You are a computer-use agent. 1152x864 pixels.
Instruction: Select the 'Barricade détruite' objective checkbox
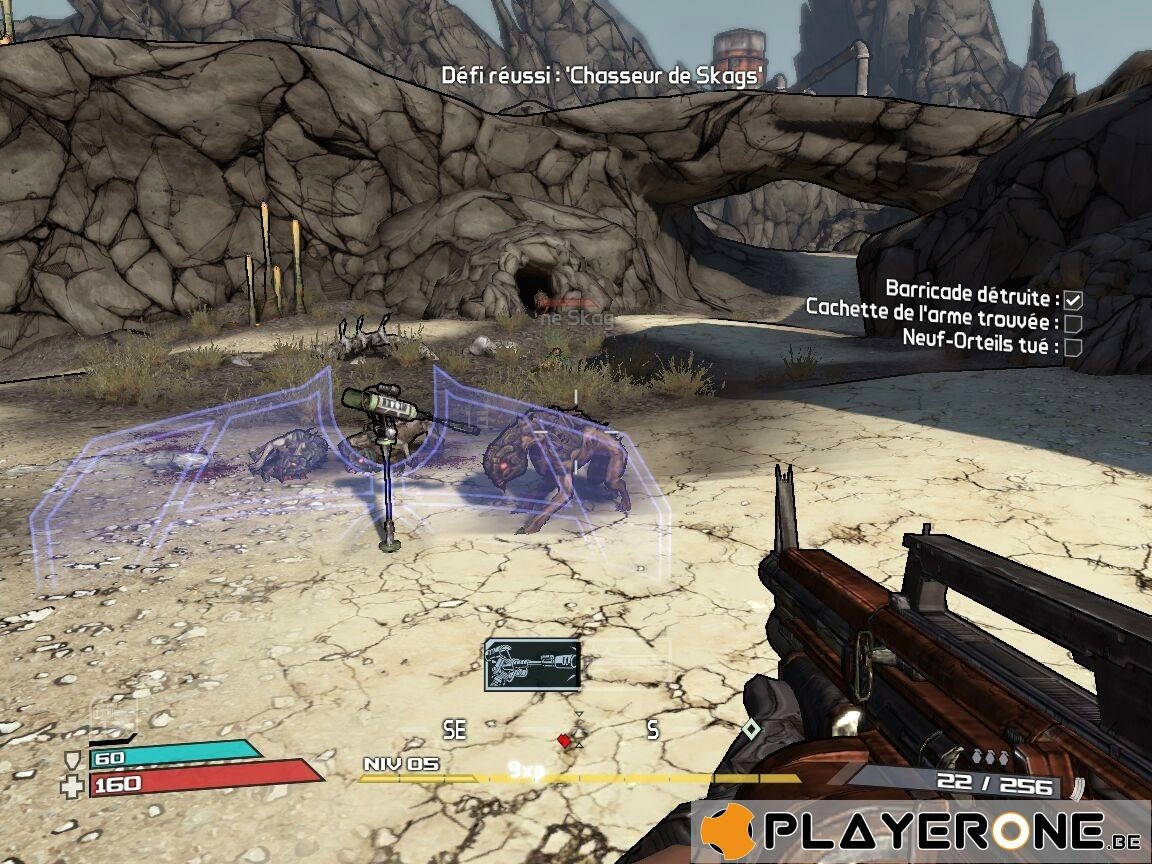click(1073, 299)
